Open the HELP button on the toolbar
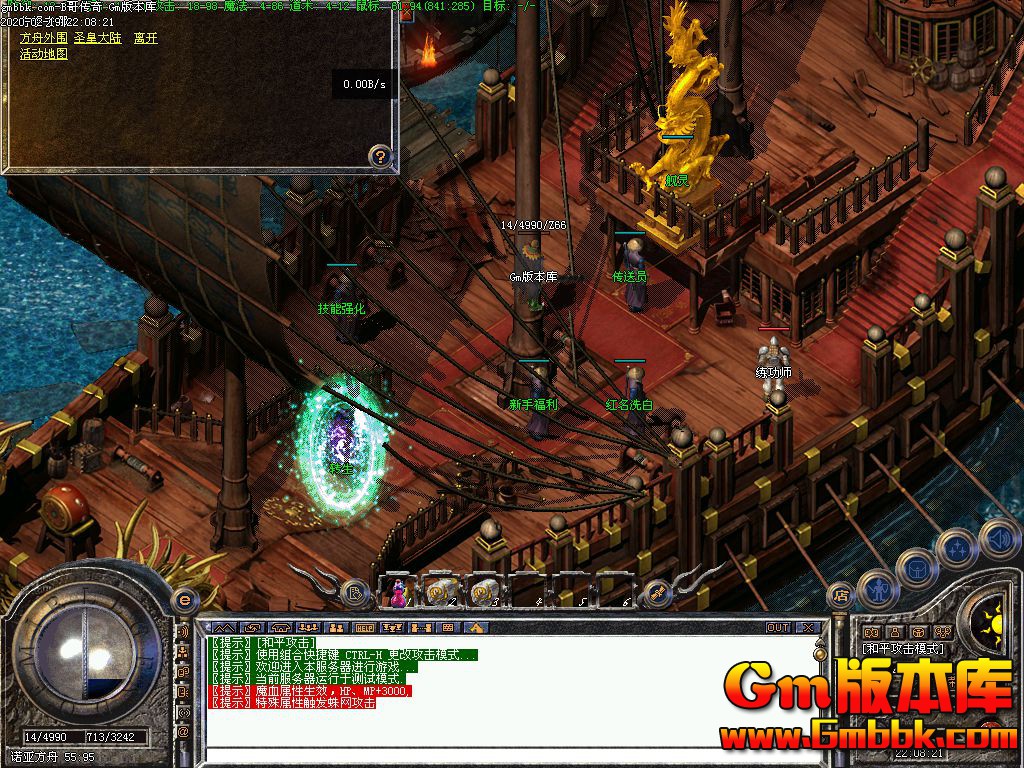Image resolution: width=1024 pixels, height=768 pixels. pyautogui.click(x=364, y=628)
